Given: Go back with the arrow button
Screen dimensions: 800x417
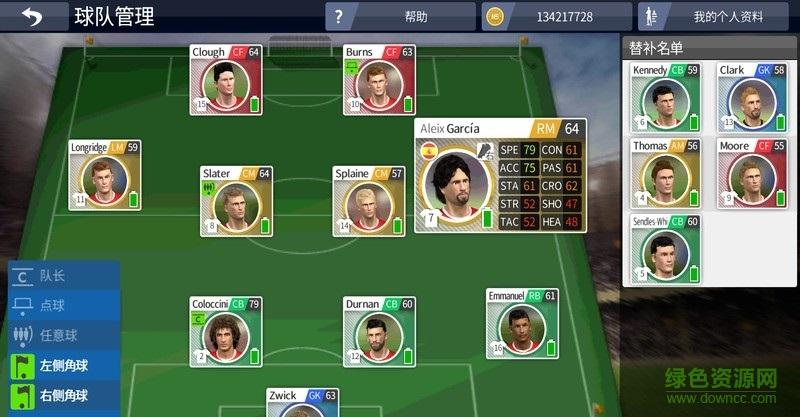Looking at the screenshot, I should click(x=32, y=17).
